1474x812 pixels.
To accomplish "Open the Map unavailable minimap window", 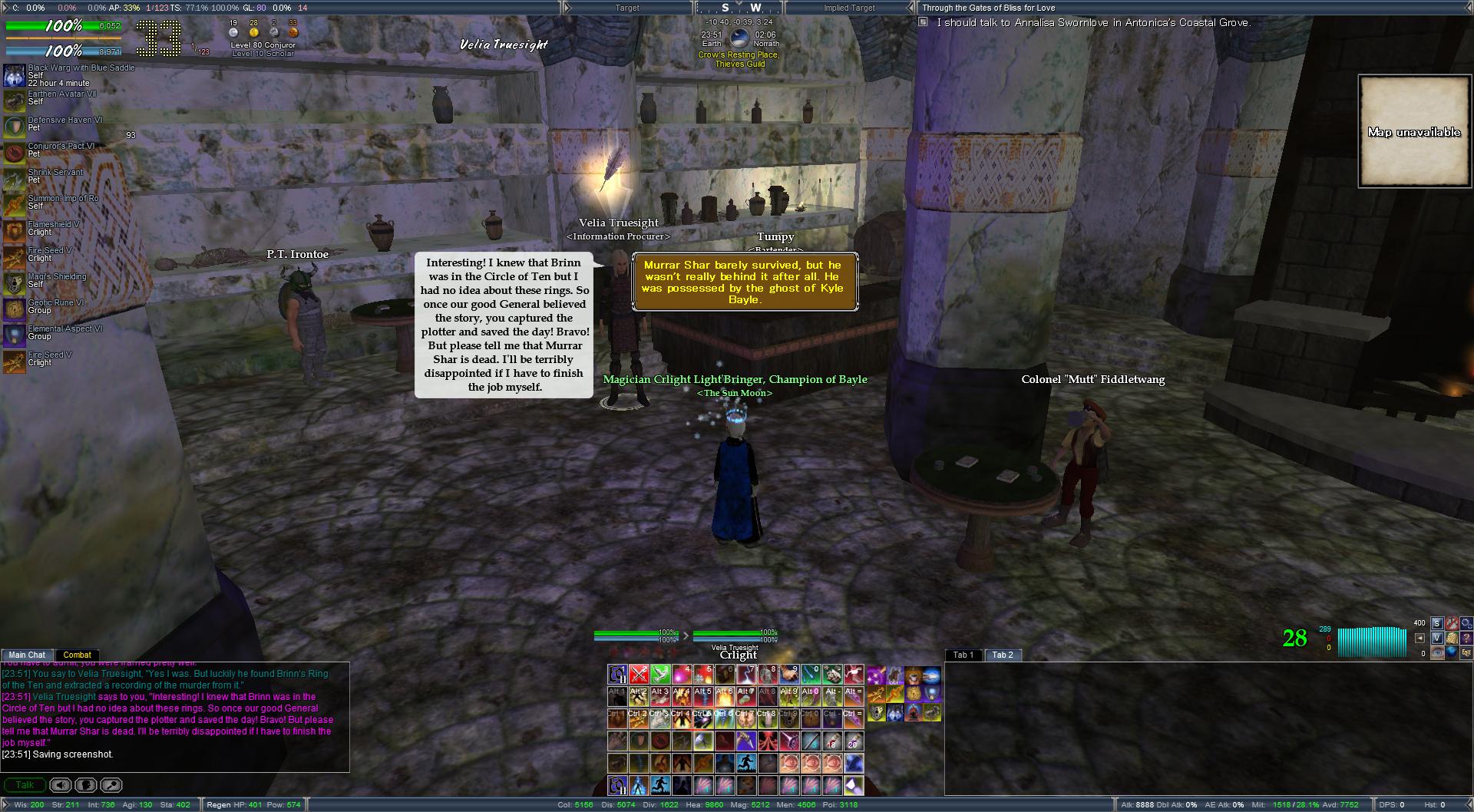I will click(1413, 131).
